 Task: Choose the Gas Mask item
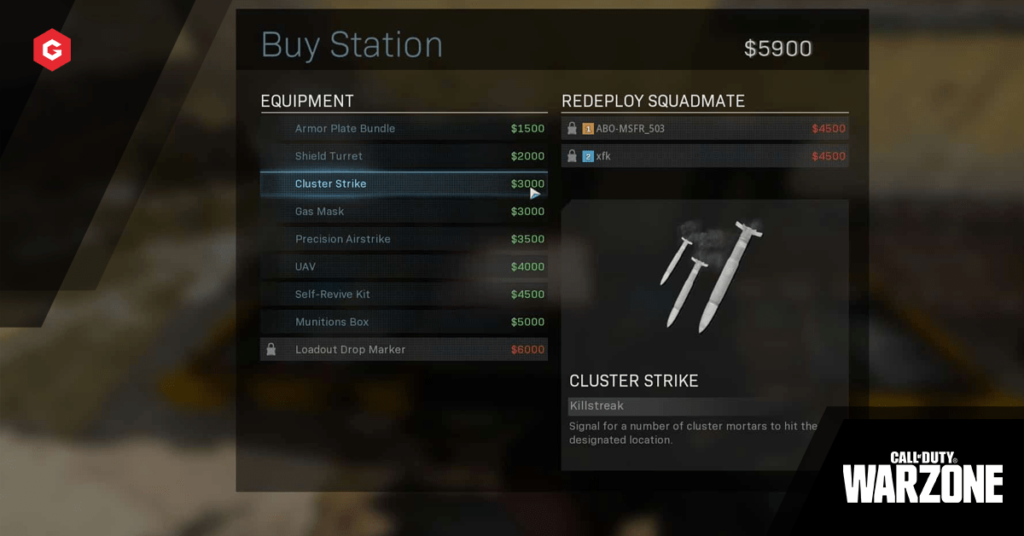(x=403, y=212)
